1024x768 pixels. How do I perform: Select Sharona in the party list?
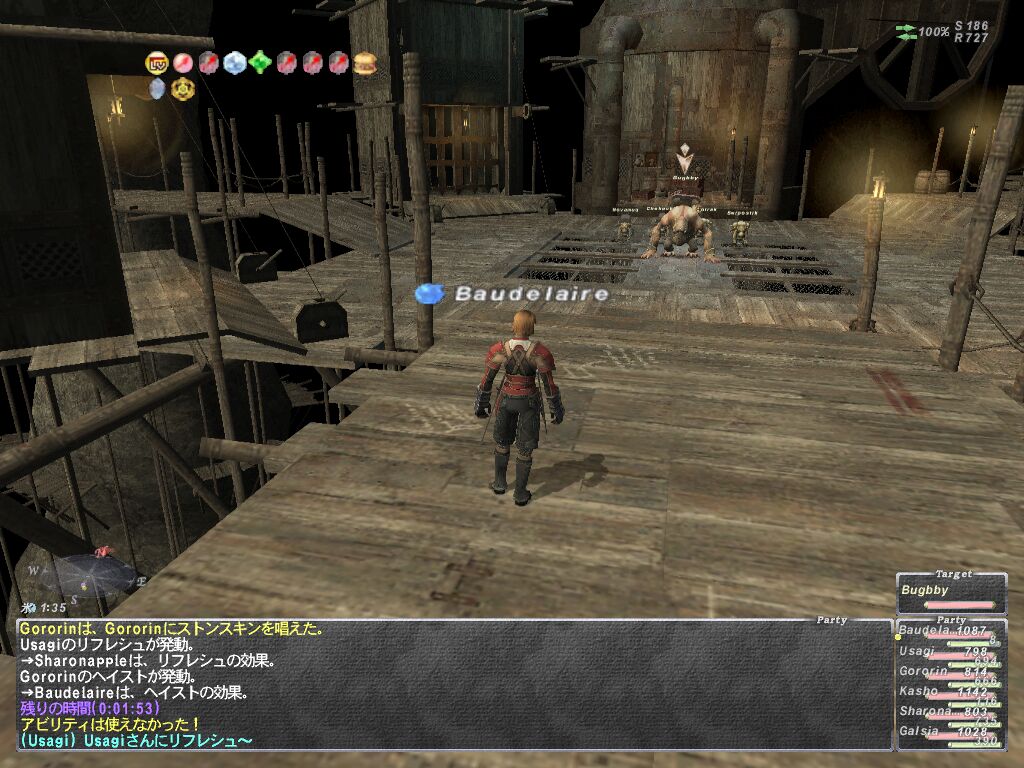(x=924, y=711)
